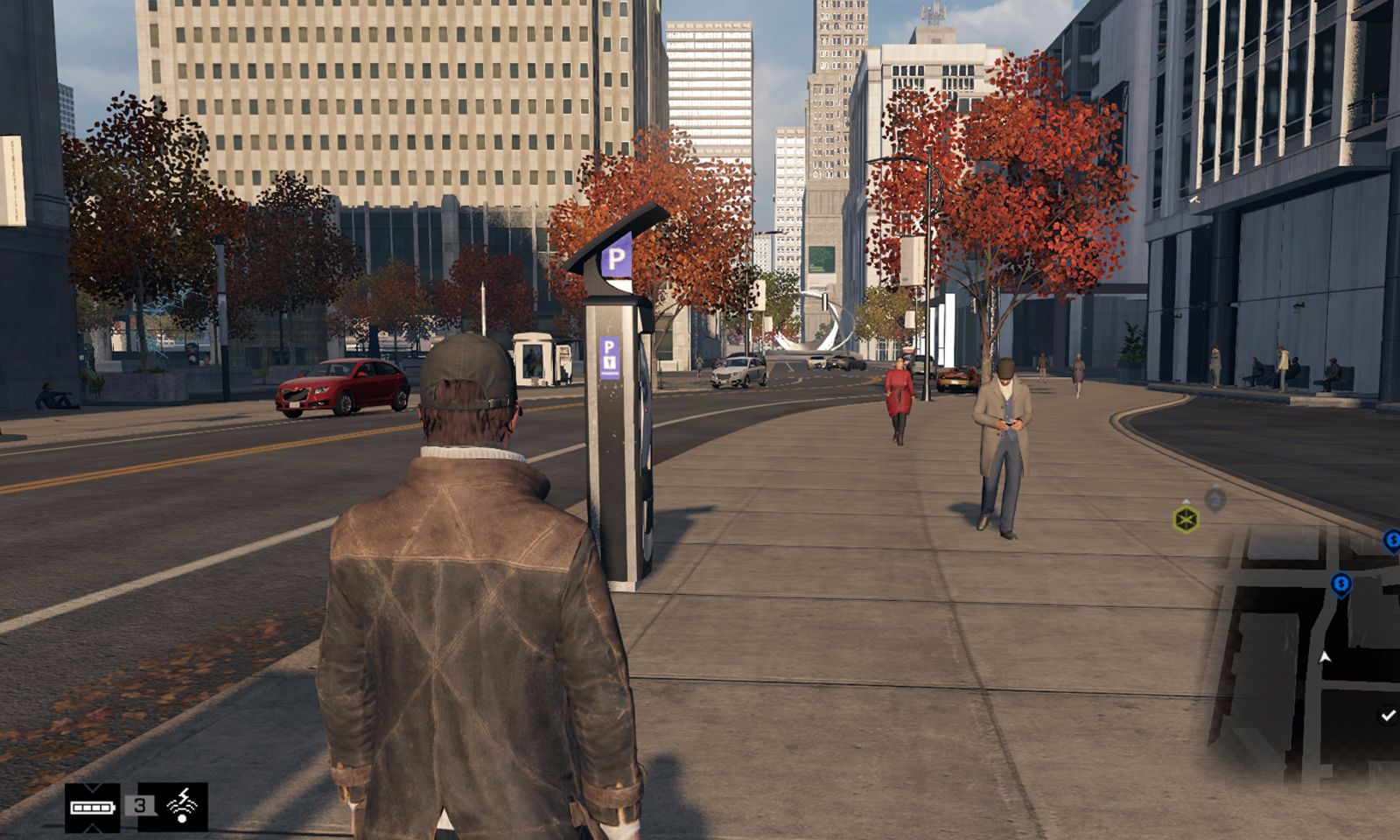This screenshot has height=840, width=1400.
Task: Select the faded gray marker beside the hexagon
Action: coord(1214,500)
